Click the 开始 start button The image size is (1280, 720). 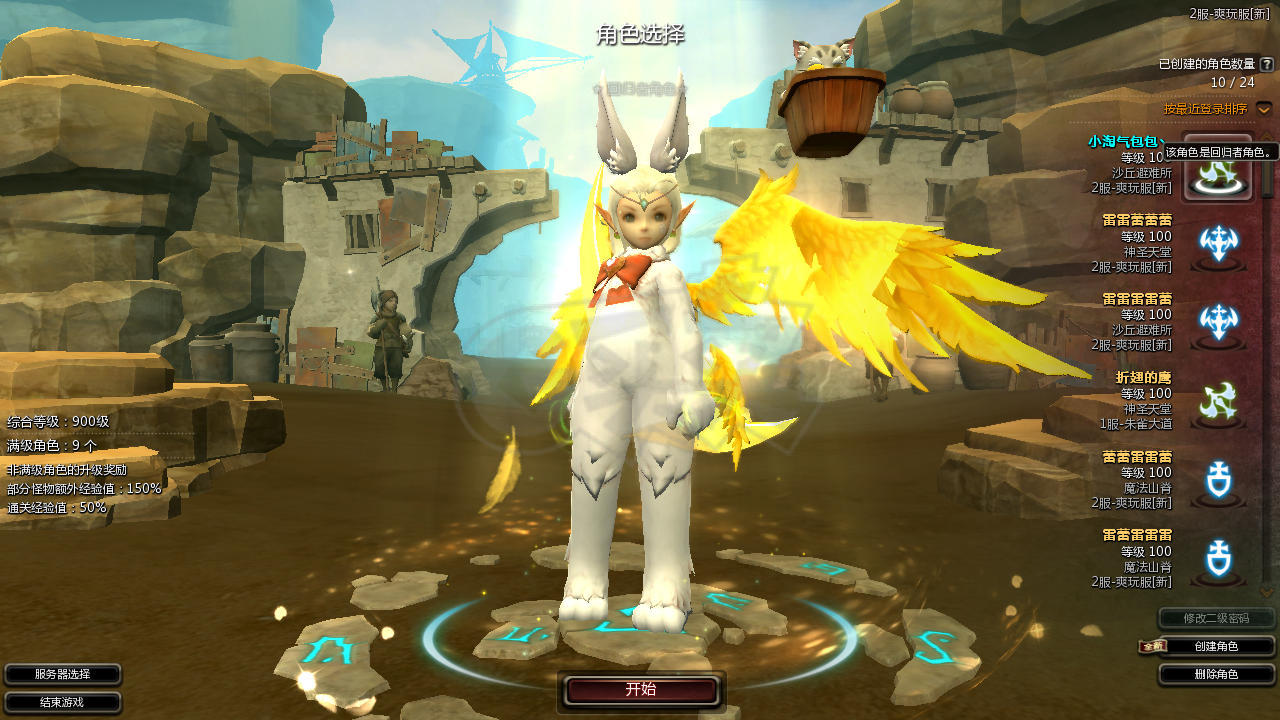641,690
